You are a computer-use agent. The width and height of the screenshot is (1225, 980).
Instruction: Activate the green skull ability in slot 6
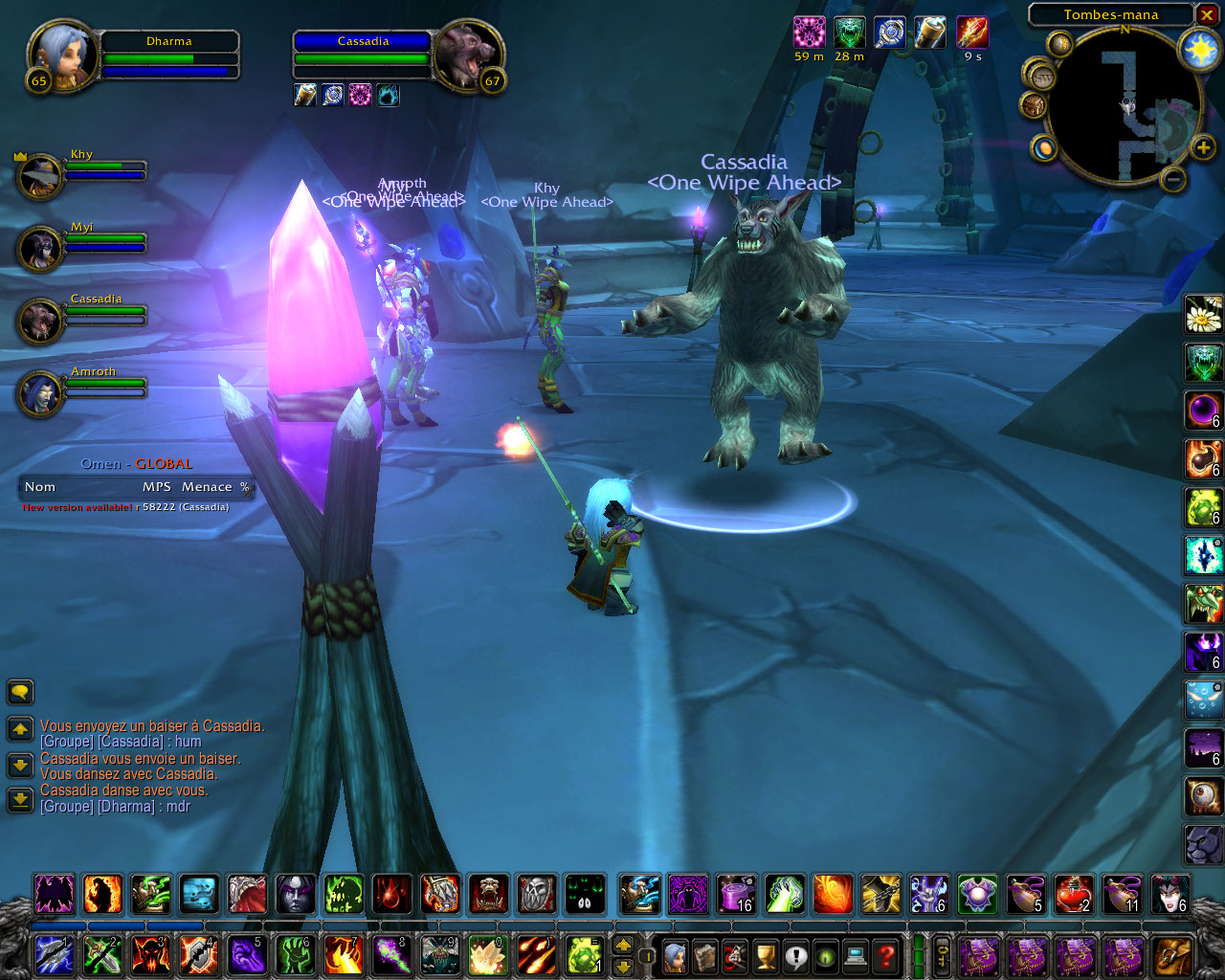coord(295,955)
